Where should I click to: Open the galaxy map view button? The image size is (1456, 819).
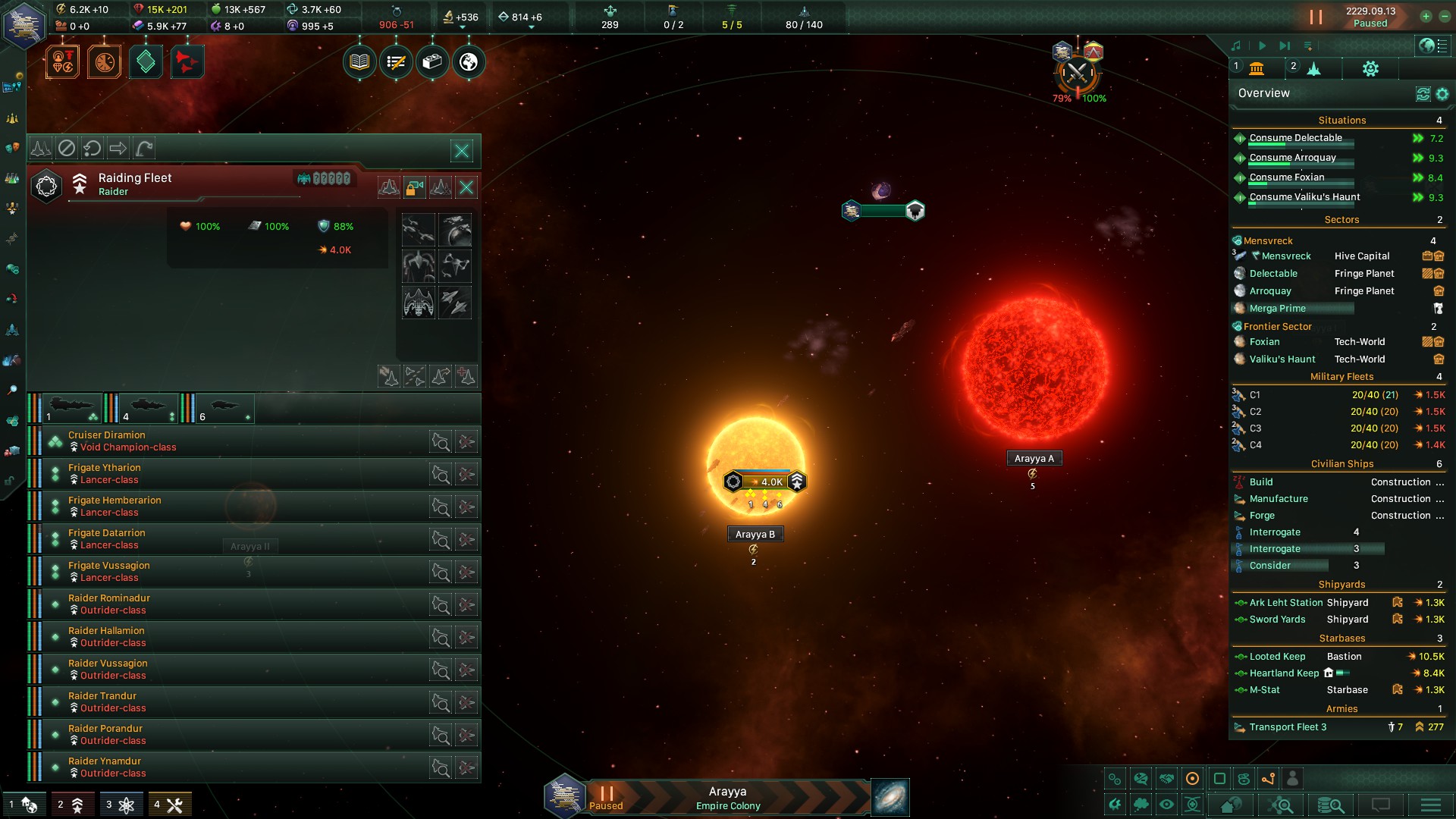click(x=890, y=798)
